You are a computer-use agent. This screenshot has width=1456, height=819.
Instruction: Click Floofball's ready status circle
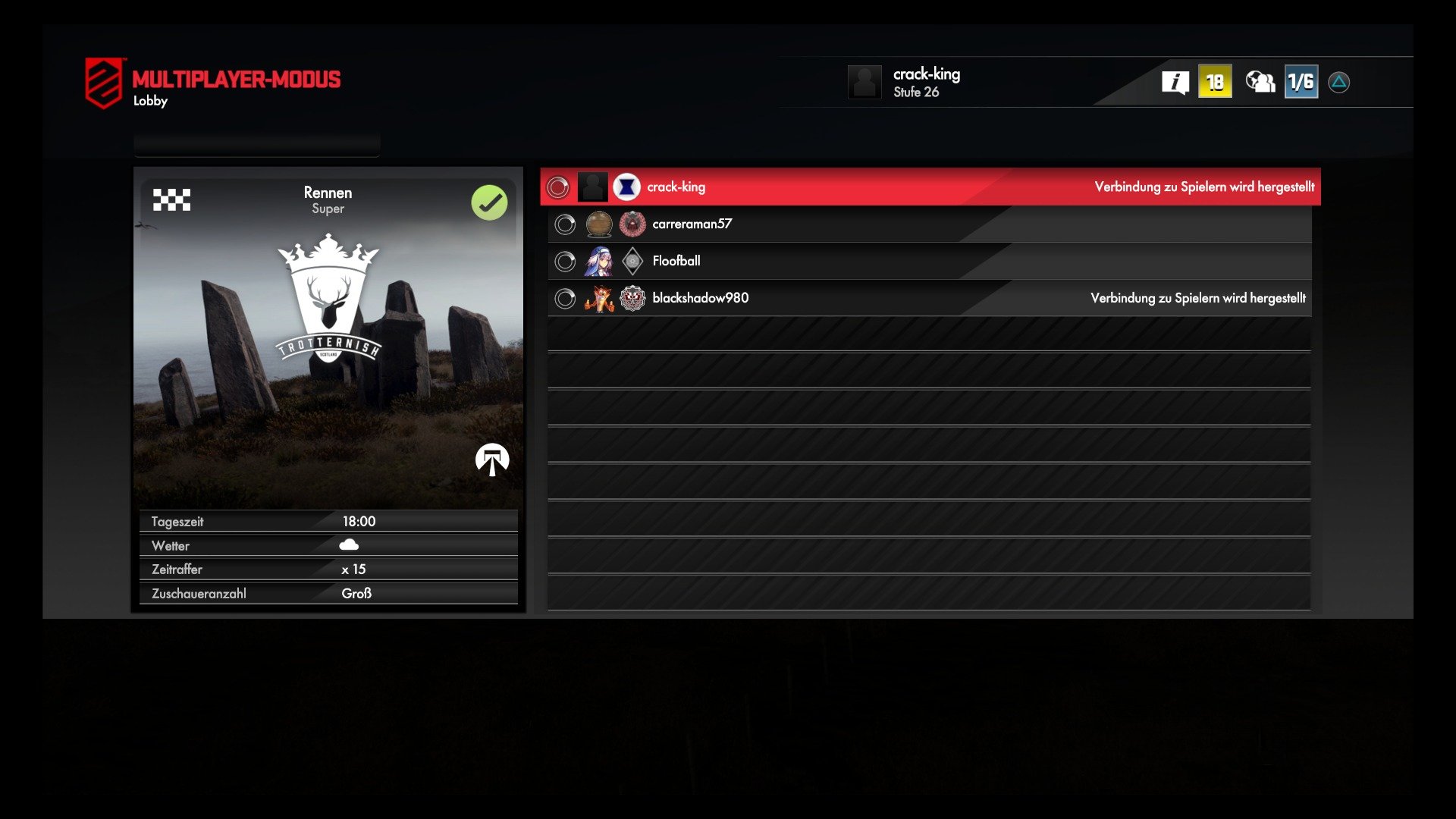pyautogui.click(x=564, y=261)
